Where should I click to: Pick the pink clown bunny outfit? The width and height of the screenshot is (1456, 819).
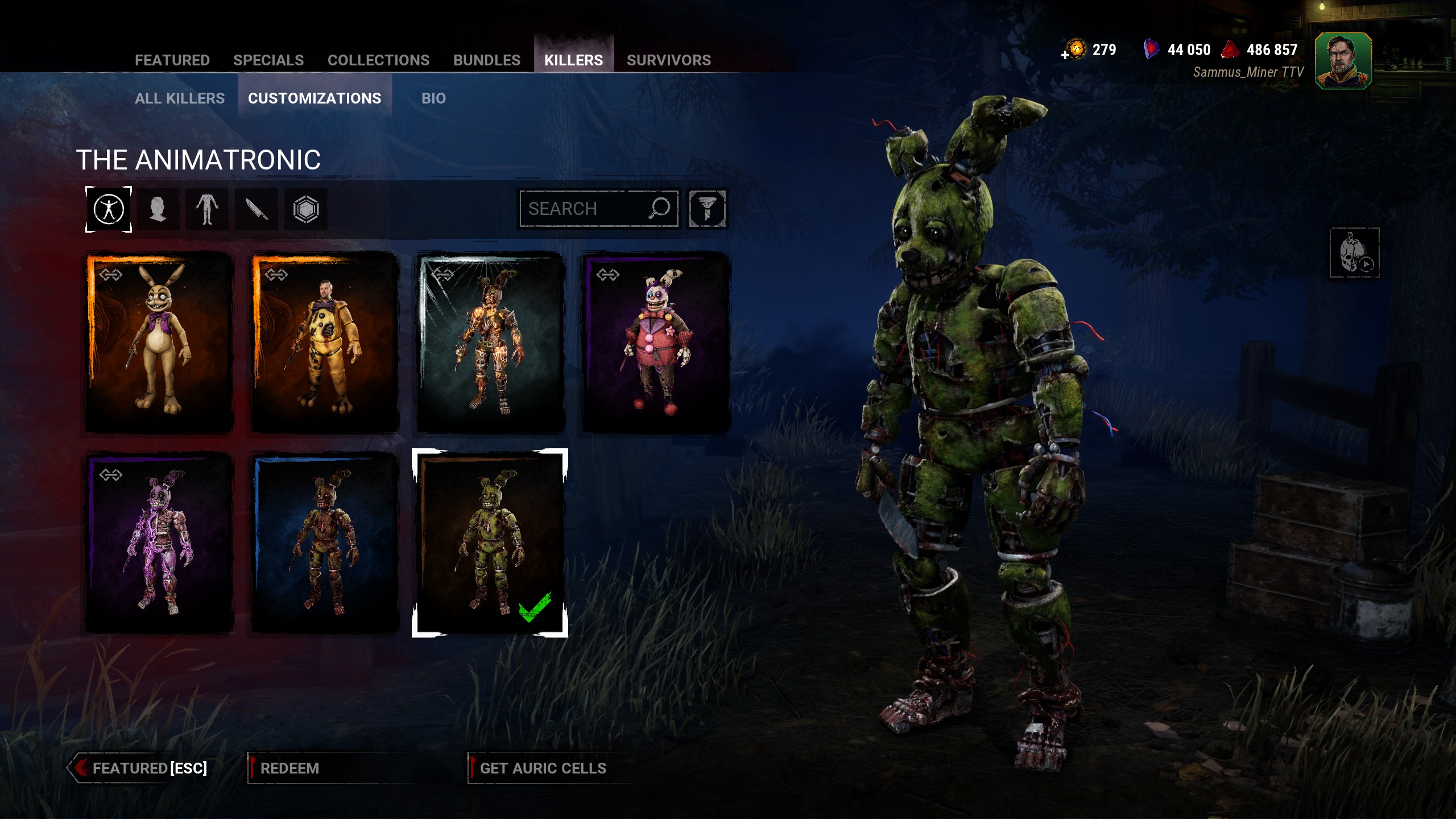[x=656, y=342]
